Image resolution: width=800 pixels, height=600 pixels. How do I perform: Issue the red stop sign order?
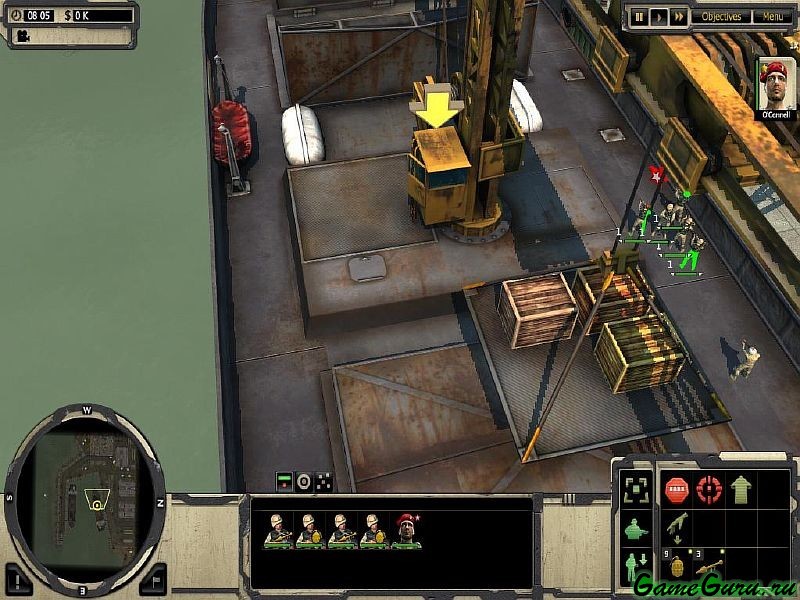[x=677, y=490]
